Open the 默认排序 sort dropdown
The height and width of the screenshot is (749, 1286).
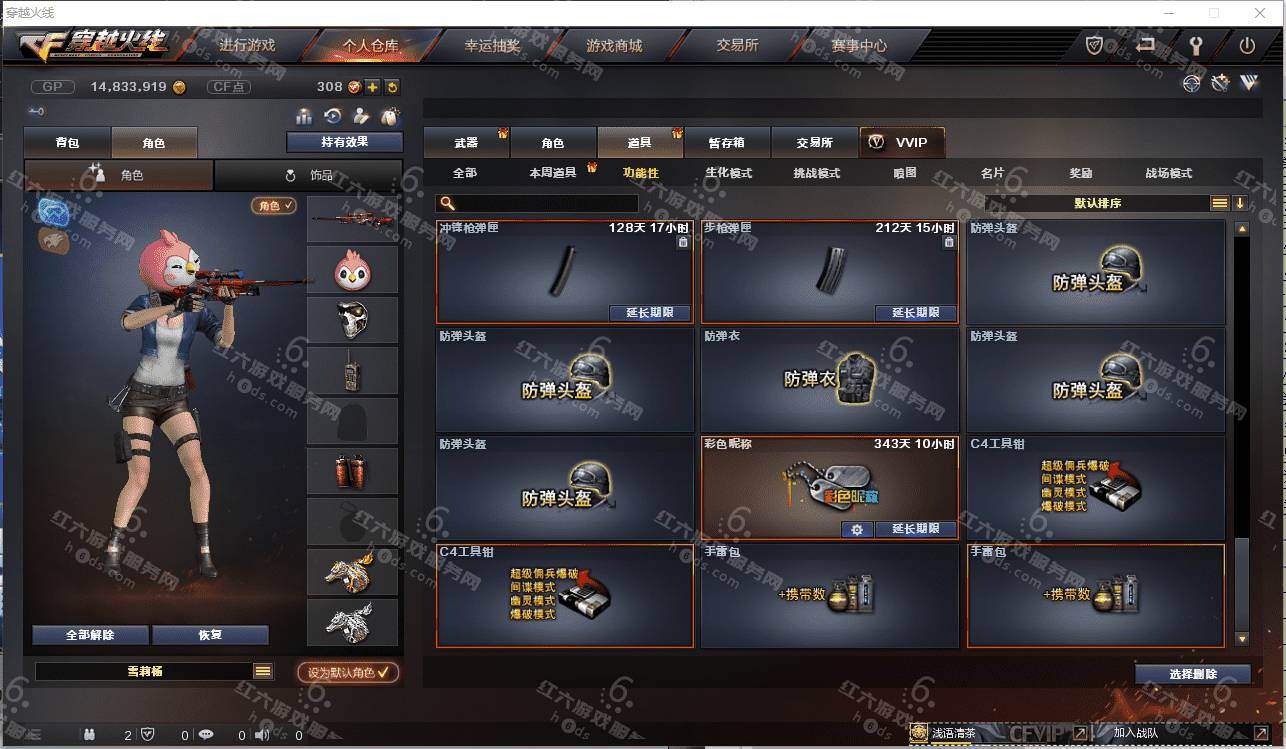click(1097, 203)
